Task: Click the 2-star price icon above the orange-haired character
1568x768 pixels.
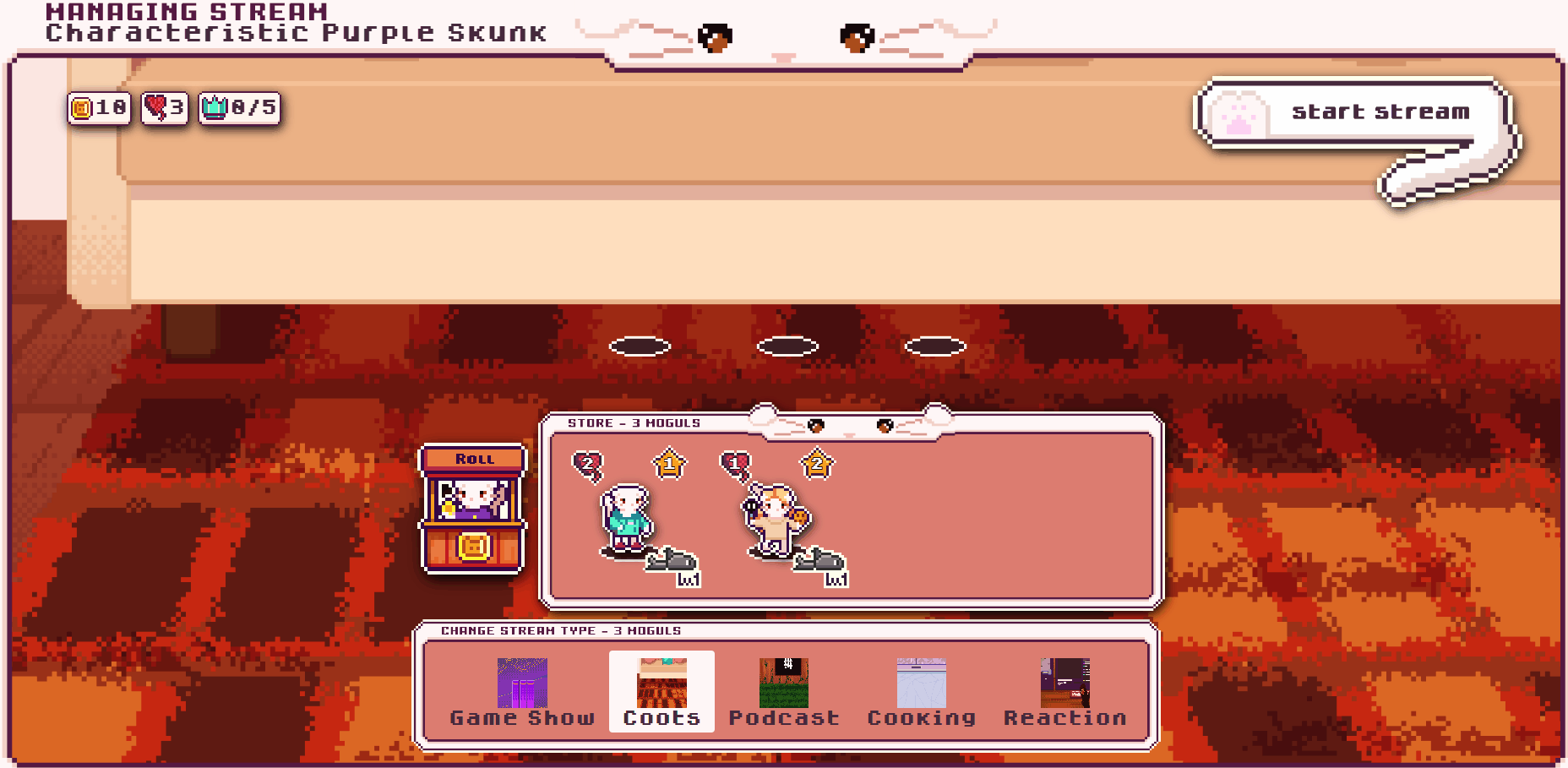Action: (x=814, y=463)
